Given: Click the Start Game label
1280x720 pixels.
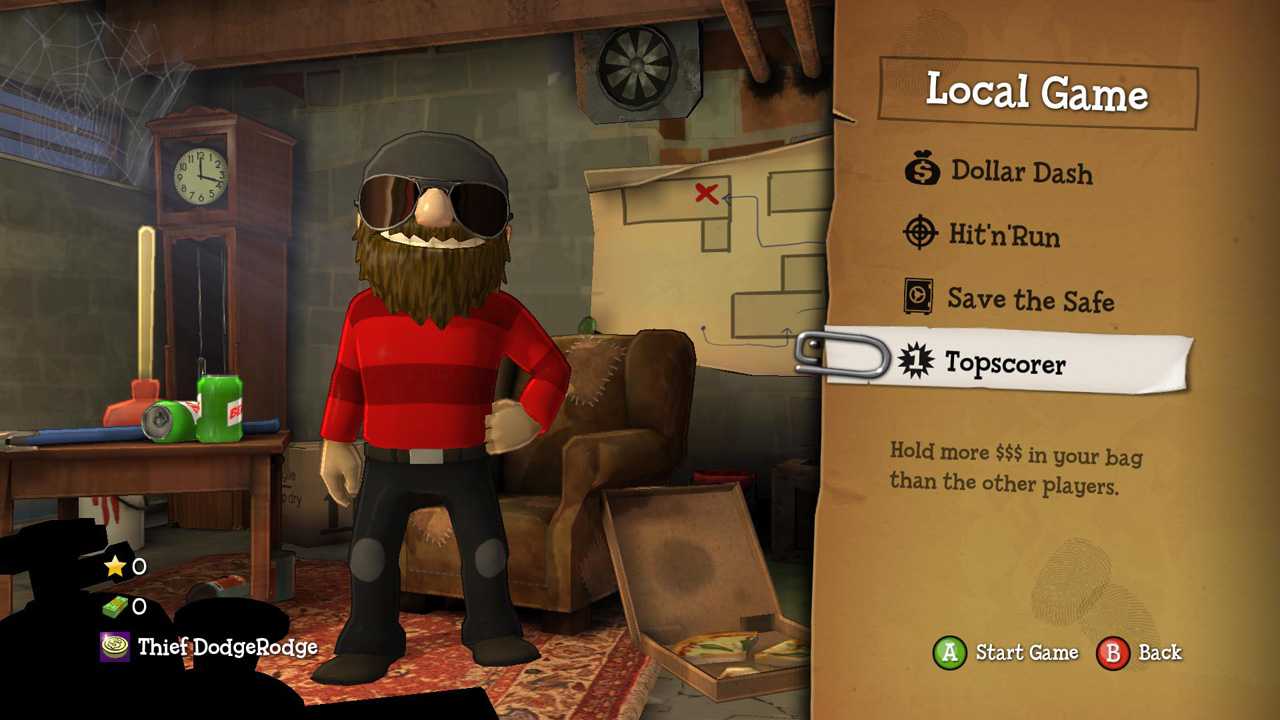Looking at the screenshot, I should click(x=1026, y=653).
